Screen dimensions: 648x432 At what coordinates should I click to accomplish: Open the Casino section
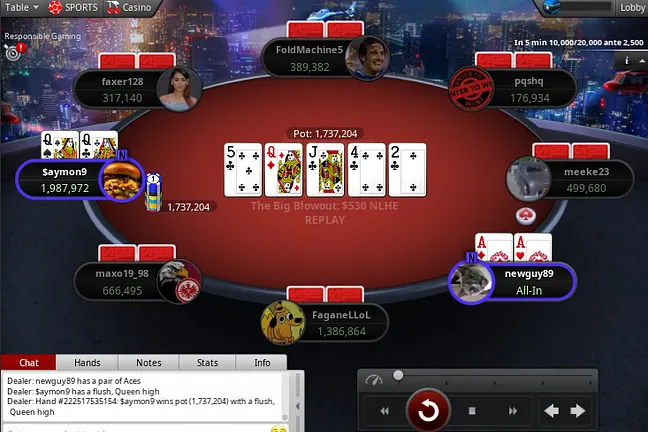[x=129, y=7]
